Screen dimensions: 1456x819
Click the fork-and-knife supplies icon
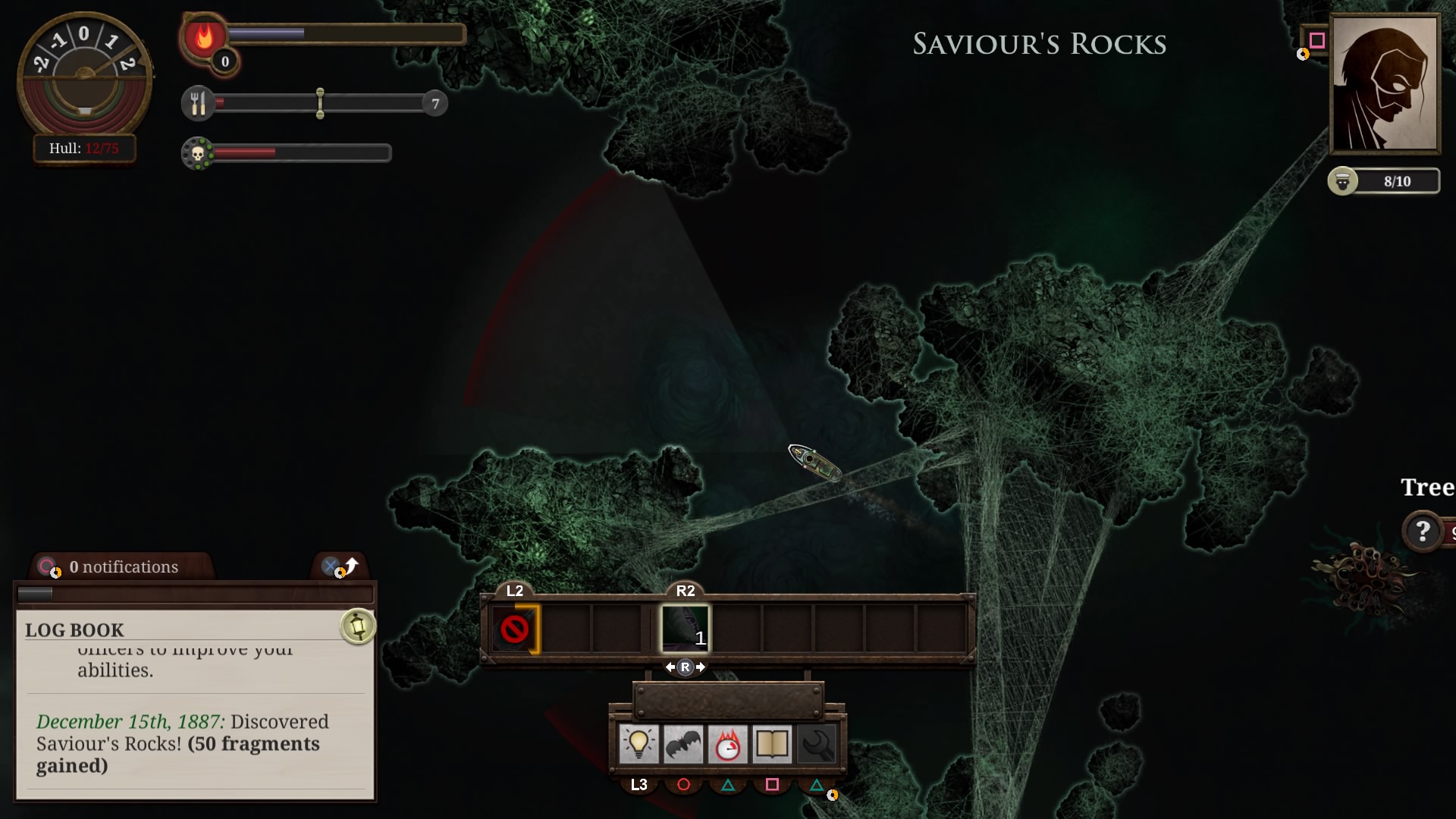click(x=199, y=103)
